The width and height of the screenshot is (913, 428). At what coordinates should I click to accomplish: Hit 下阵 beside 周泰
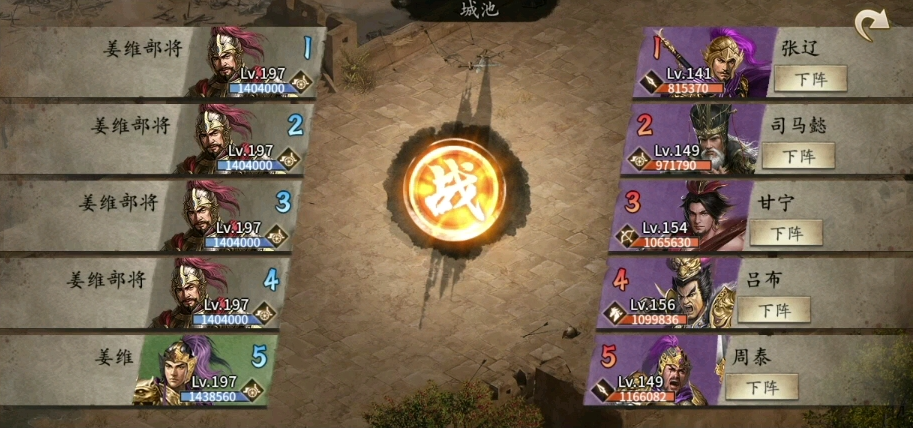coord(762,387)
